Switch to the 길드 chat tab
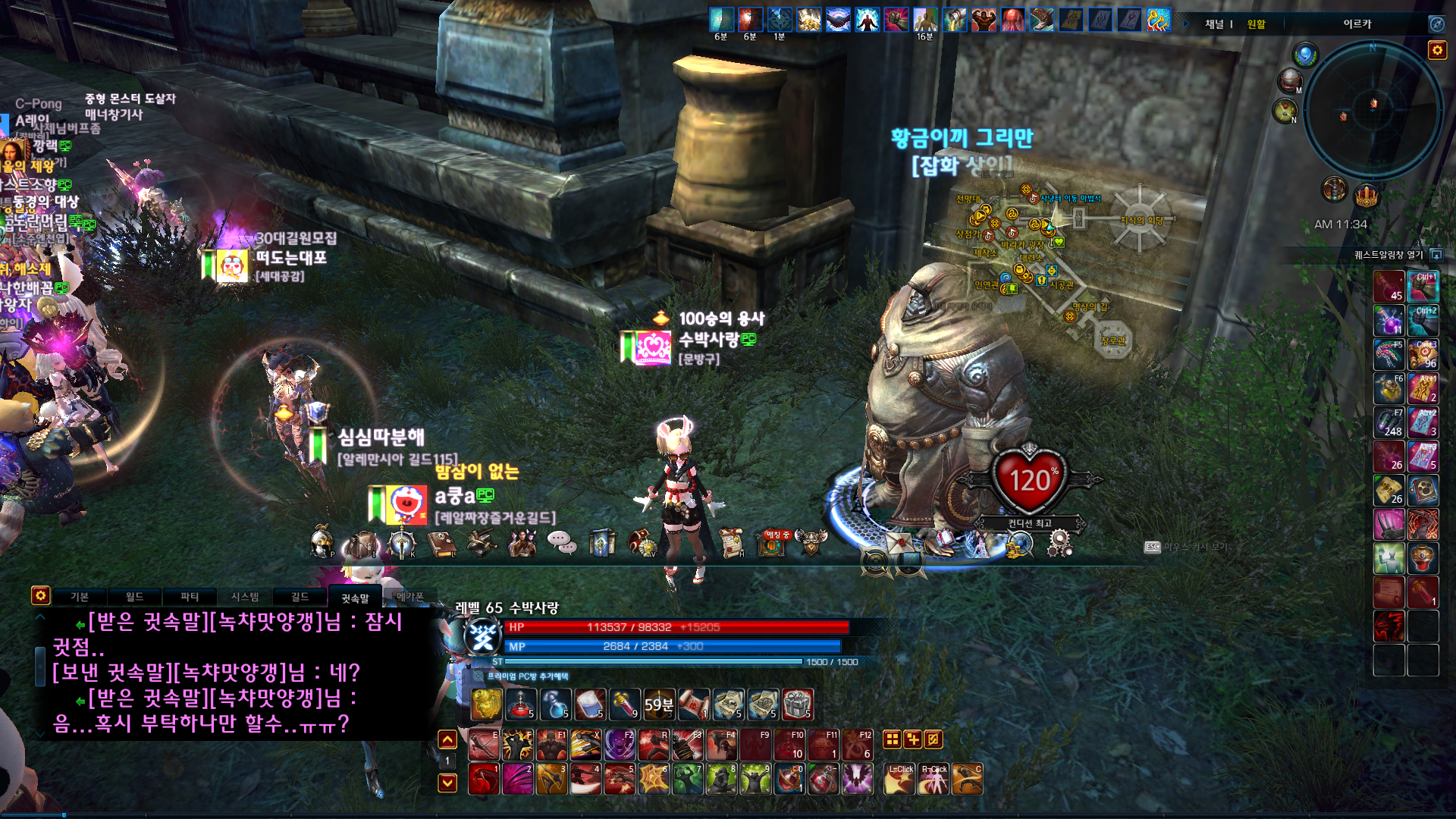1456x819 pixels. point(300,597)
